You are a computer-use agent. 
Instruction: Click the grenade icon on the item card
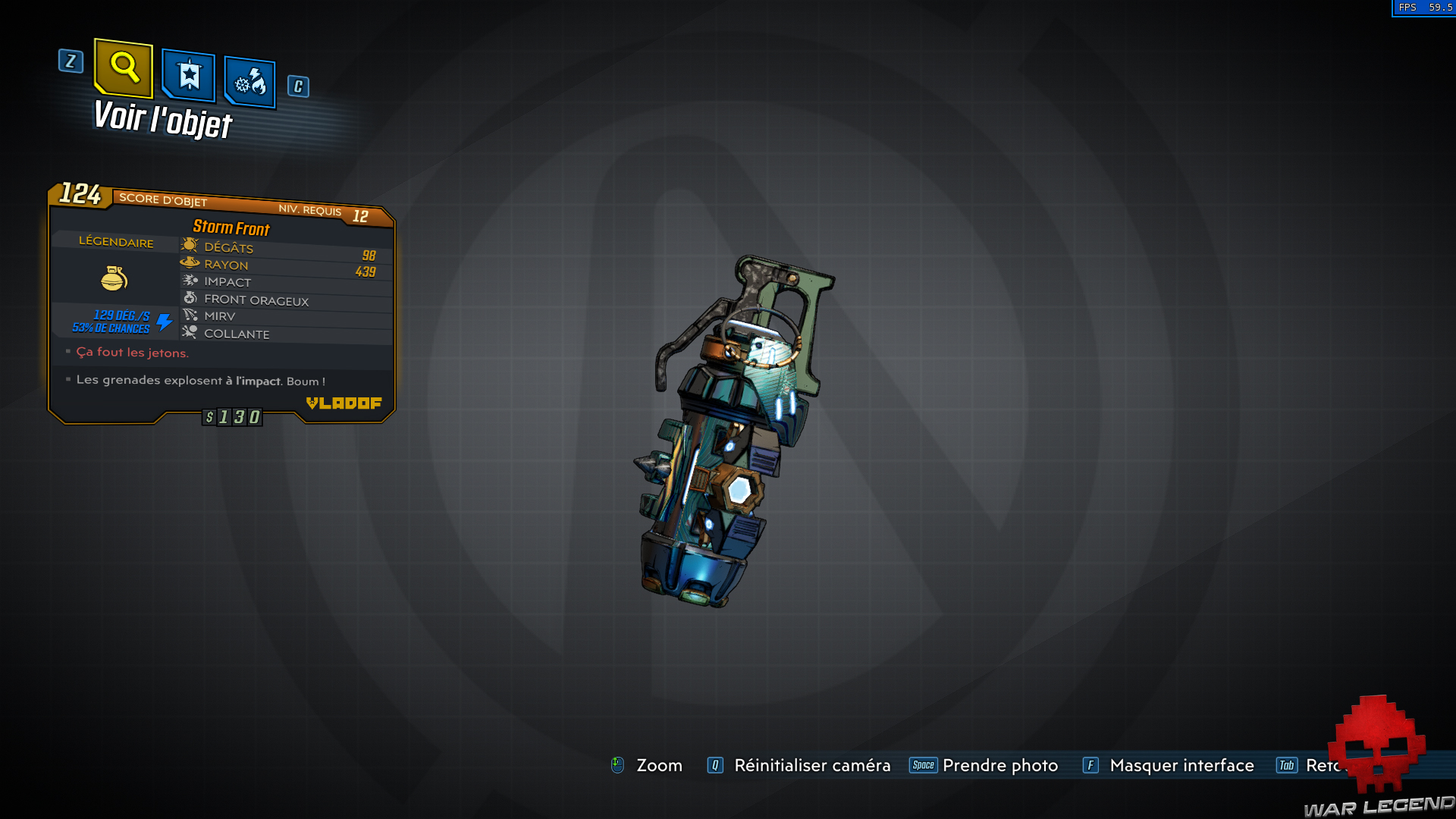tap(115, 279)
